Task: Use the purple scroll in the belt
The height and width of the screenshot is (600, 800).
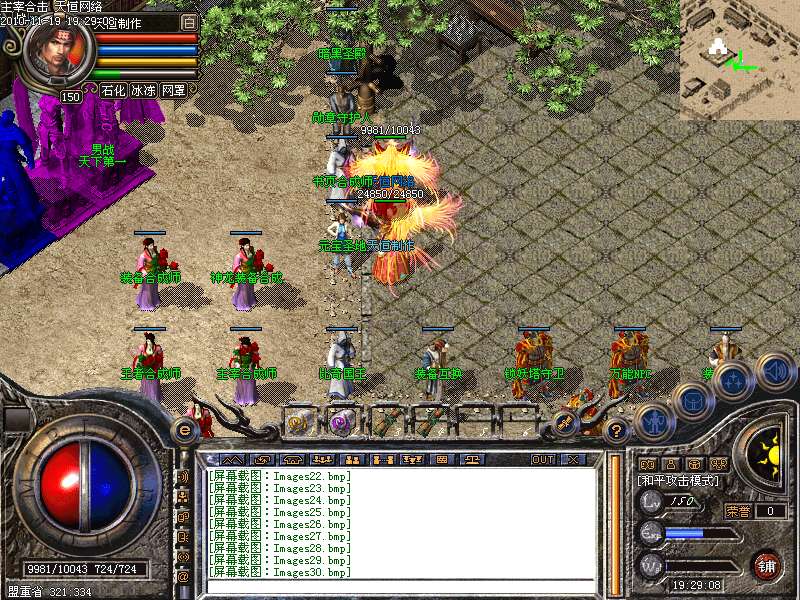Action: (342, 421)
